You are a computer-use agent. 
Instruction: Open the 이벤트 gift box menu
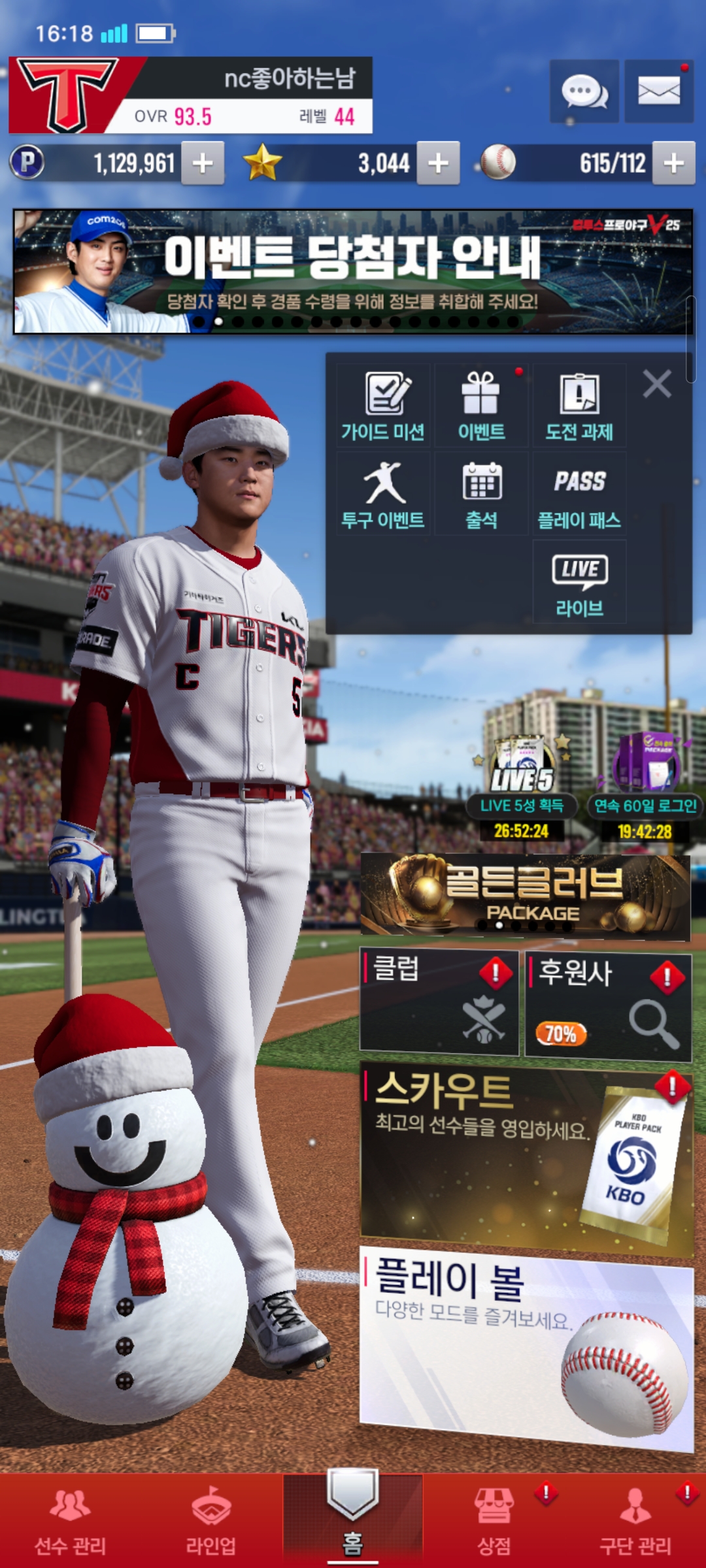(482, 406)
